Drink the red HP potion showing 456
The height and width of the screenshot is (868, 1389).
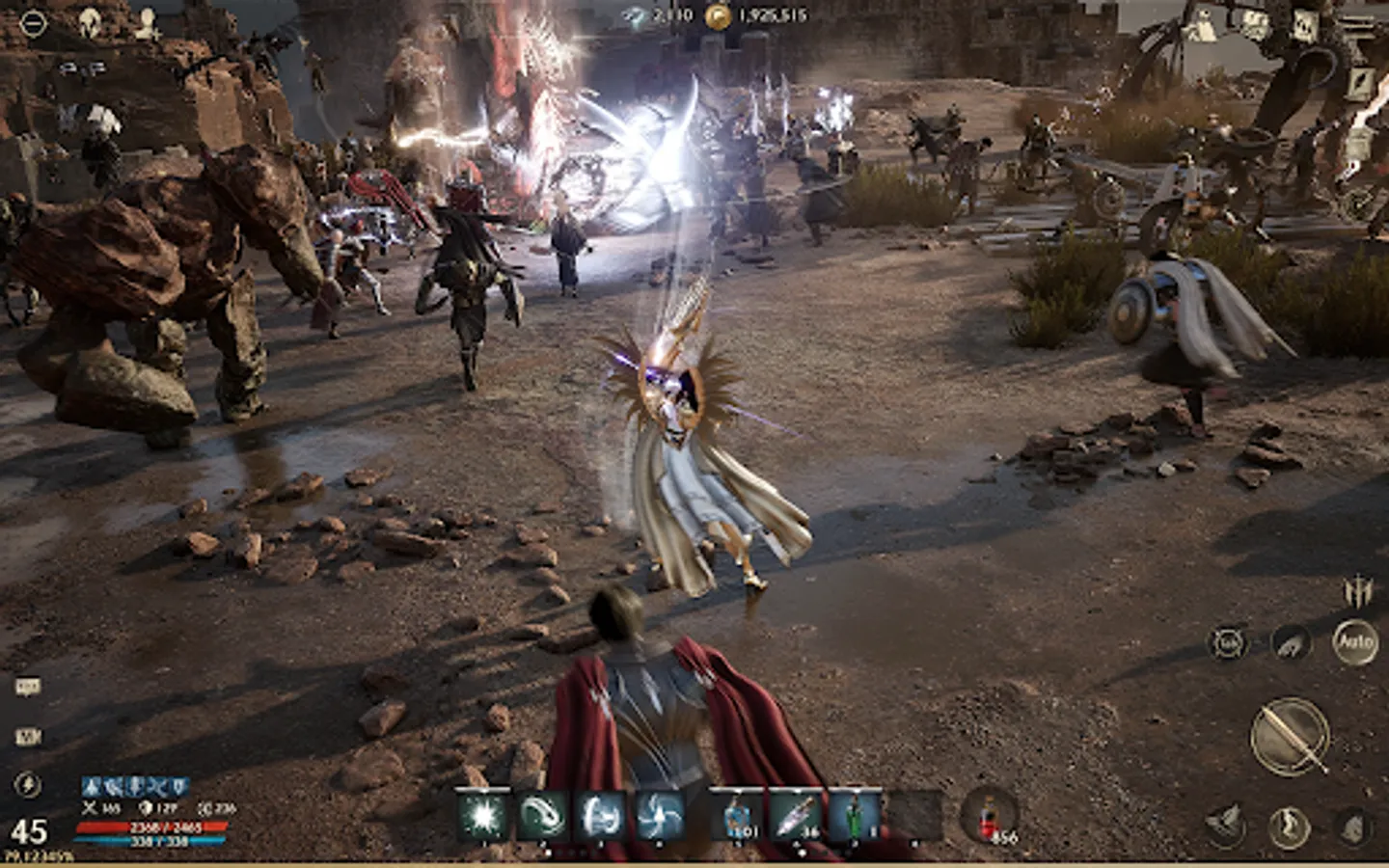point(989,815)
